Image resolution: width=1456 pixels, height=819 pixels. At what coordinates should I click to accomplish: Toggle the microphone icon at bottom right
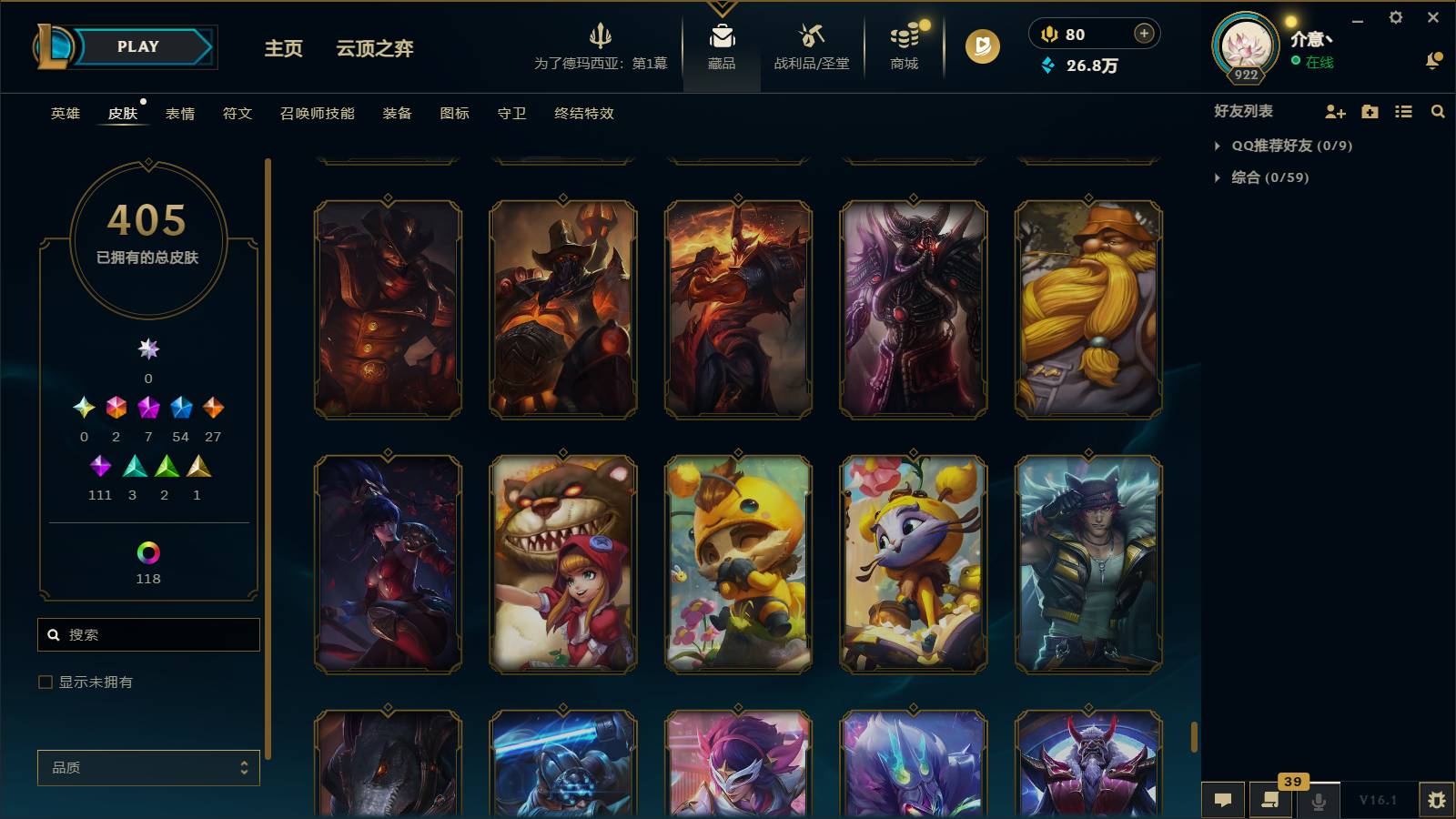[1317, 801]
